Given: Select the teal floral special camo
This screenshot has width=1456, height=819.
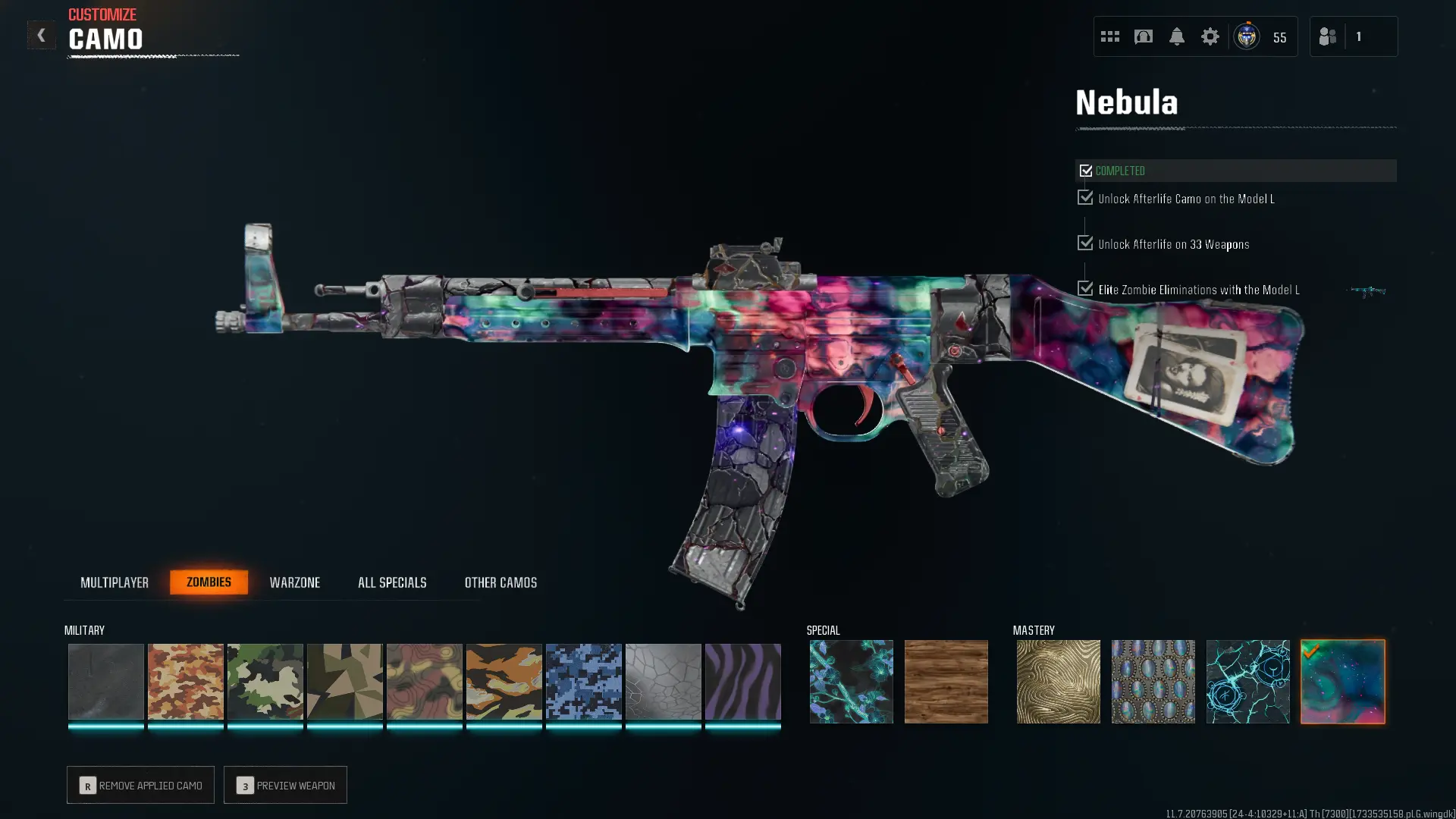Looking at the screenshot, I should click(851, 682).
